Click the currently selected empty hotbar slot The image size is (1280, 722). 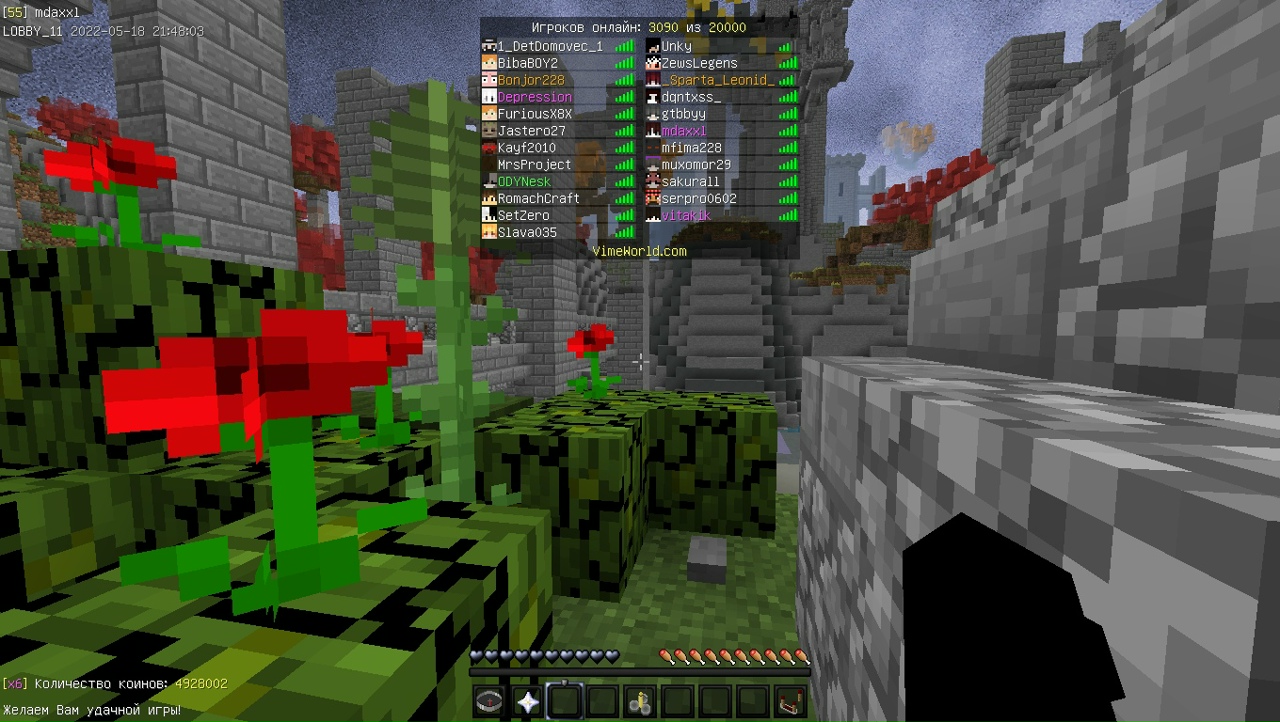(x=564, y=700)
